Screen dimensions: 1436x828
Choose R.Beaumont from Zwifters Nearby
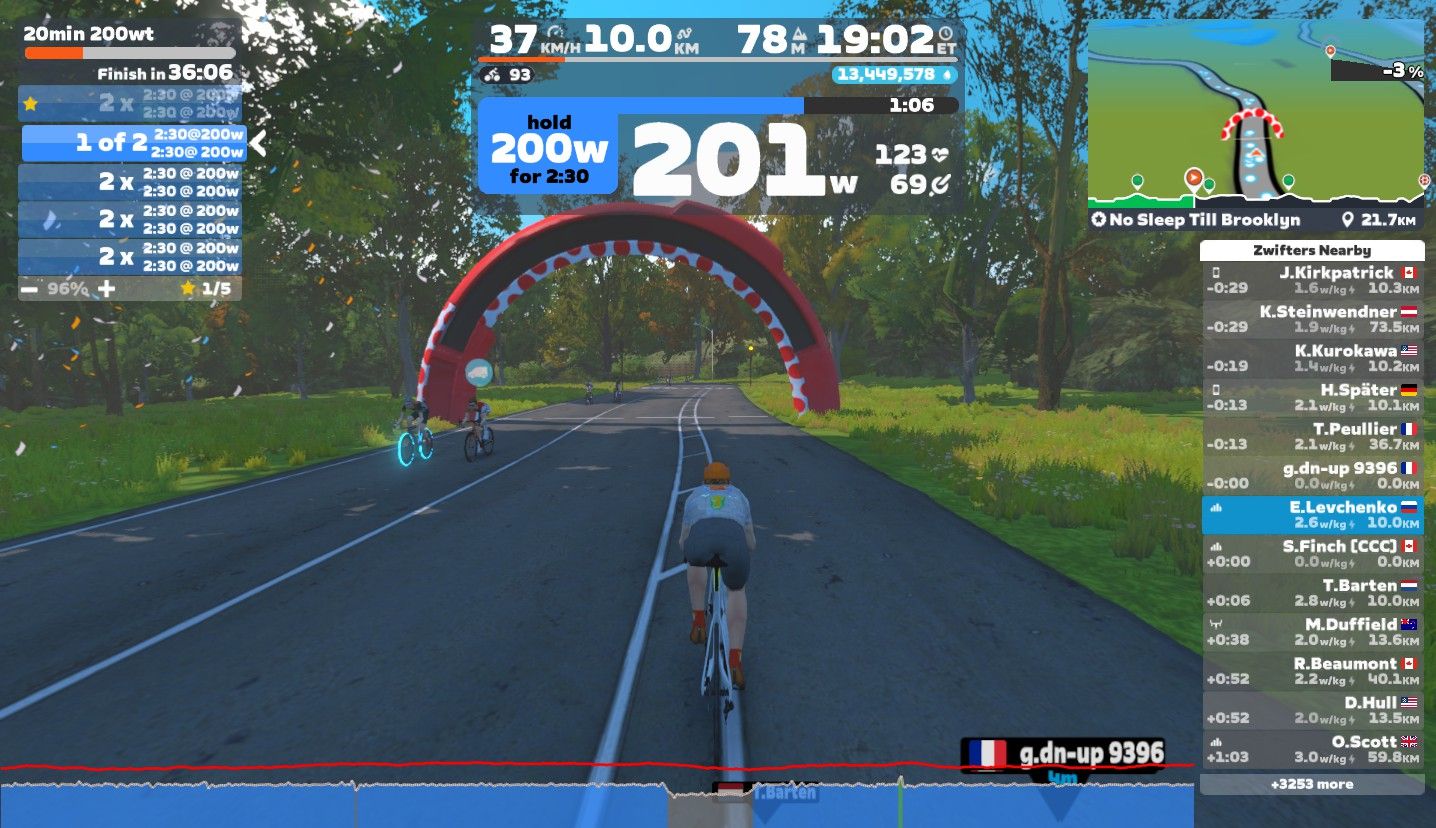coord(1311,671)
